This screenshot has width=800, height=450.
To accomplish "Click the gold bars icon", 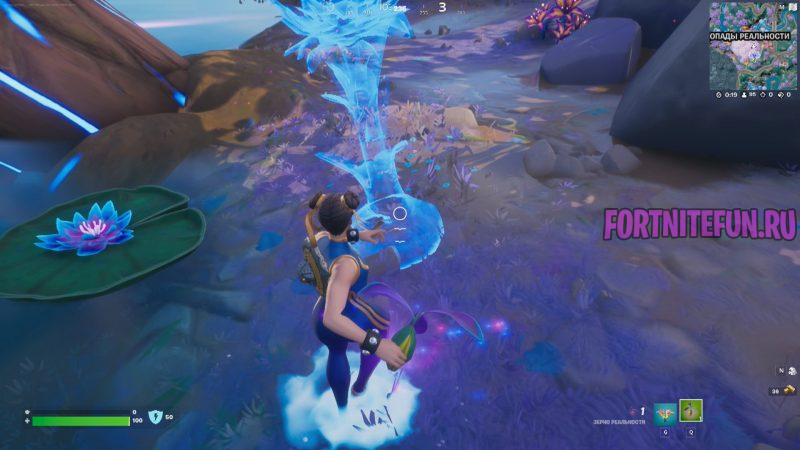I will click(x=789, y=390).
